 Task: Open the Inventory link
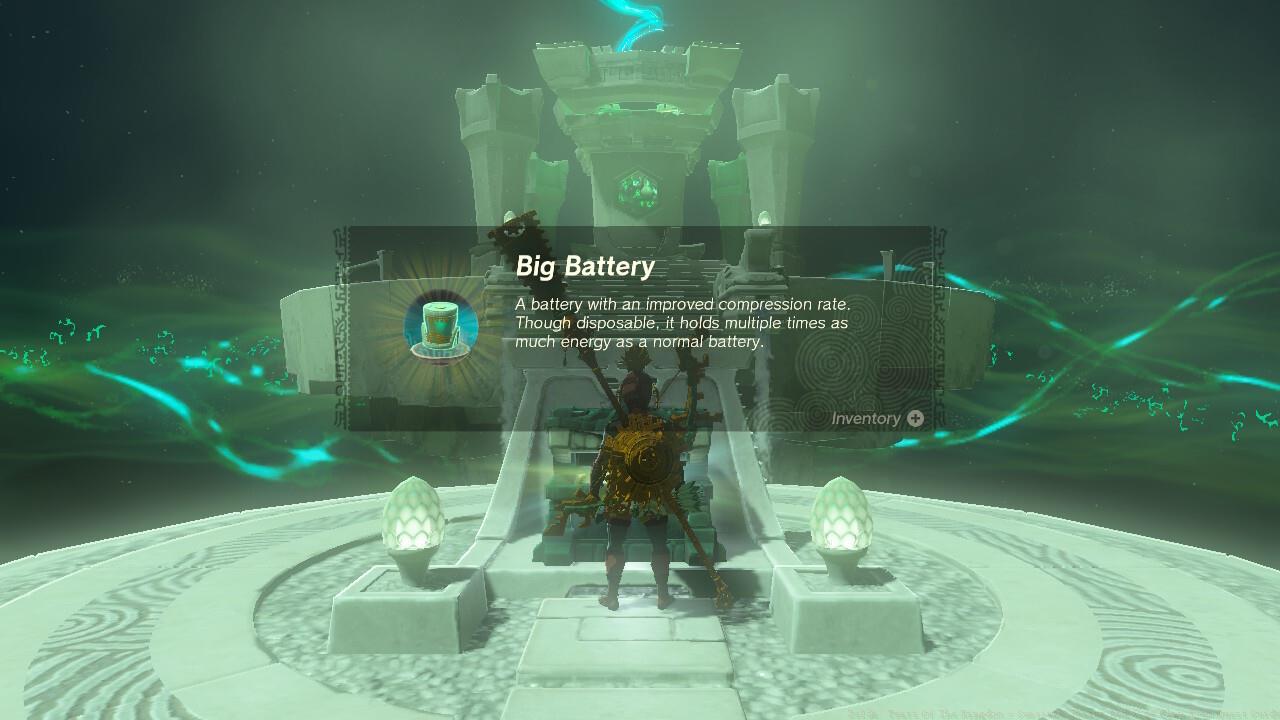868,419
